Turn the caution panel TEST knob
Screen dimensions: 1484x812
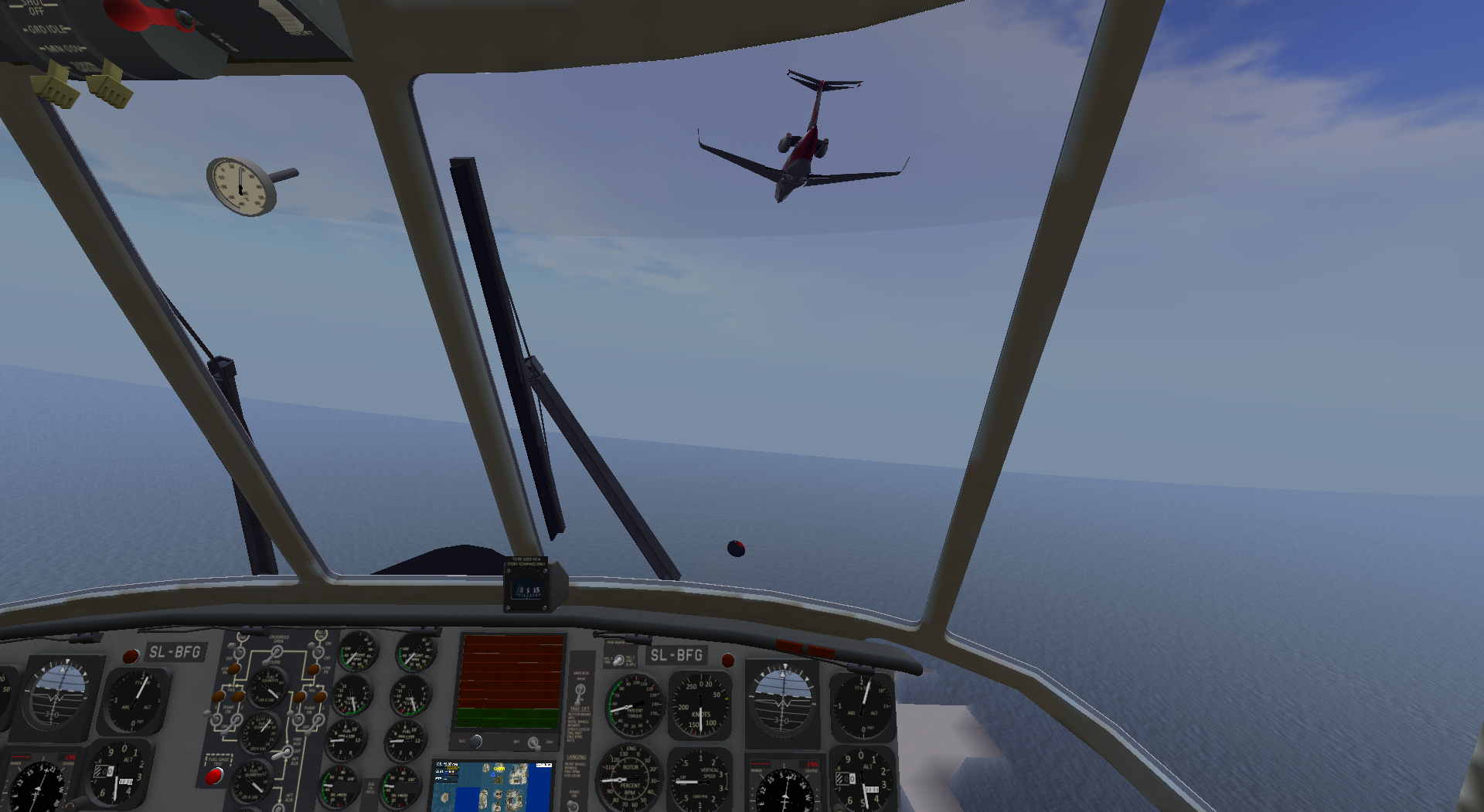click(x=476, y=742)
